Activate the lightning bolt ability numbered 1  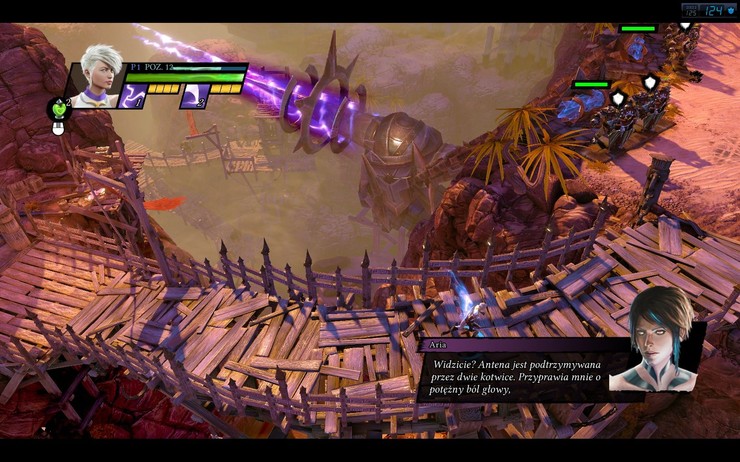tap(133, 96)
